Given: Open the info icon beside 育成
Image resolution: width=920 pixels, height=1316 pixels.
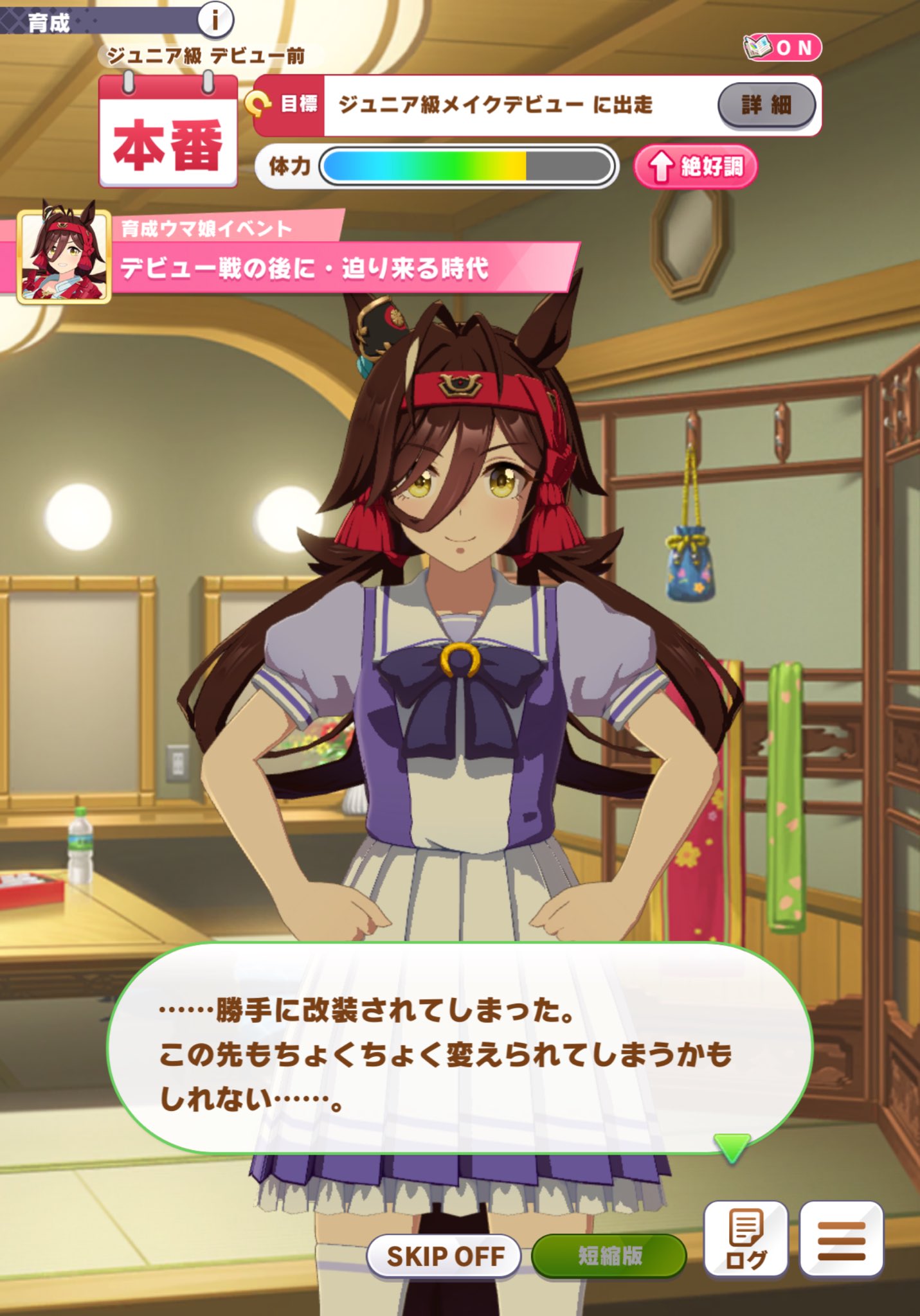Looking at the screenshot, I should pyautogui.click(x=214, y=21).
